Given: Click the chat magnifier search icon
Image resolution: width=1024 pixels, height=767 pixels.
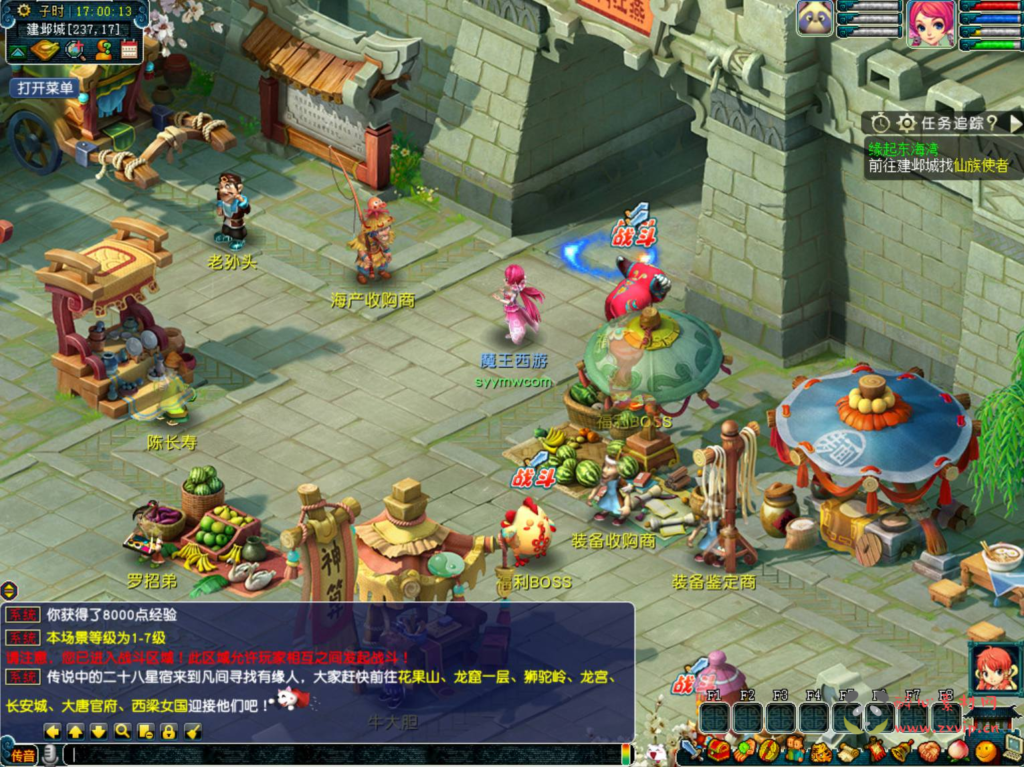Looking at the screenshot, I should point(122,731).
